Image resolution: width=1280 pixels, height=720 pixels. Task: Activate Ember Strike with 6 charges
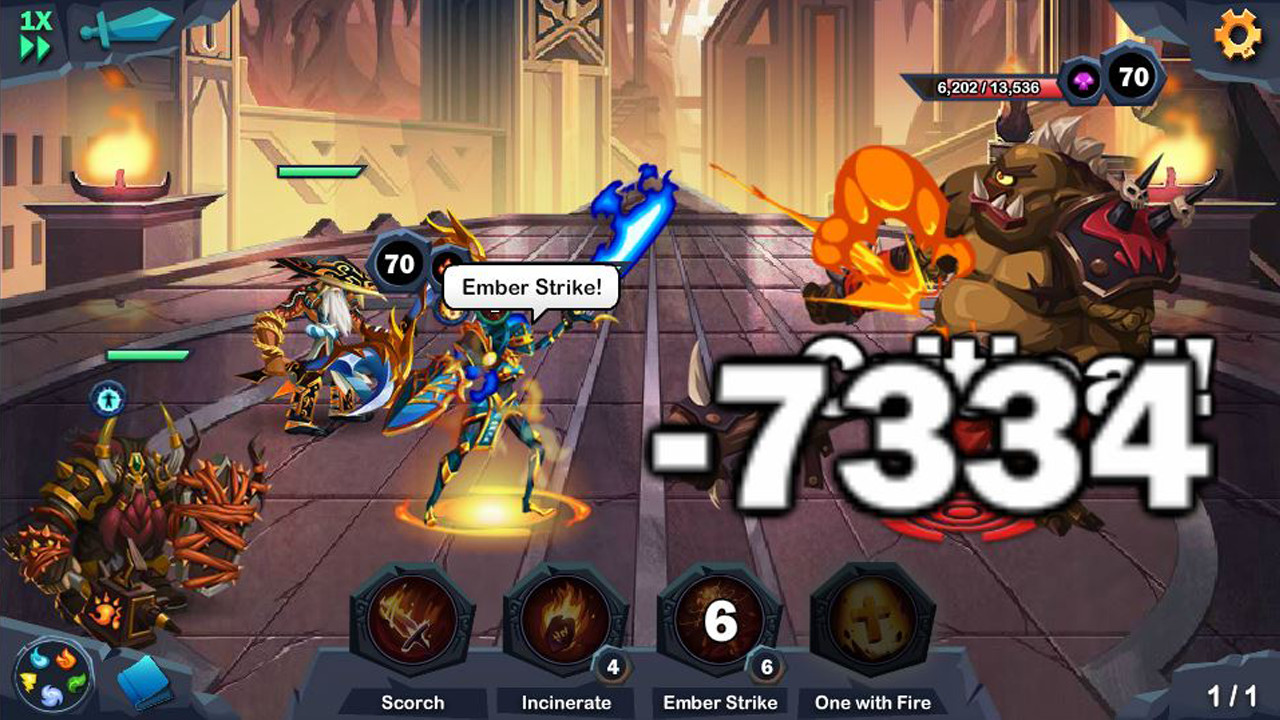718,623
